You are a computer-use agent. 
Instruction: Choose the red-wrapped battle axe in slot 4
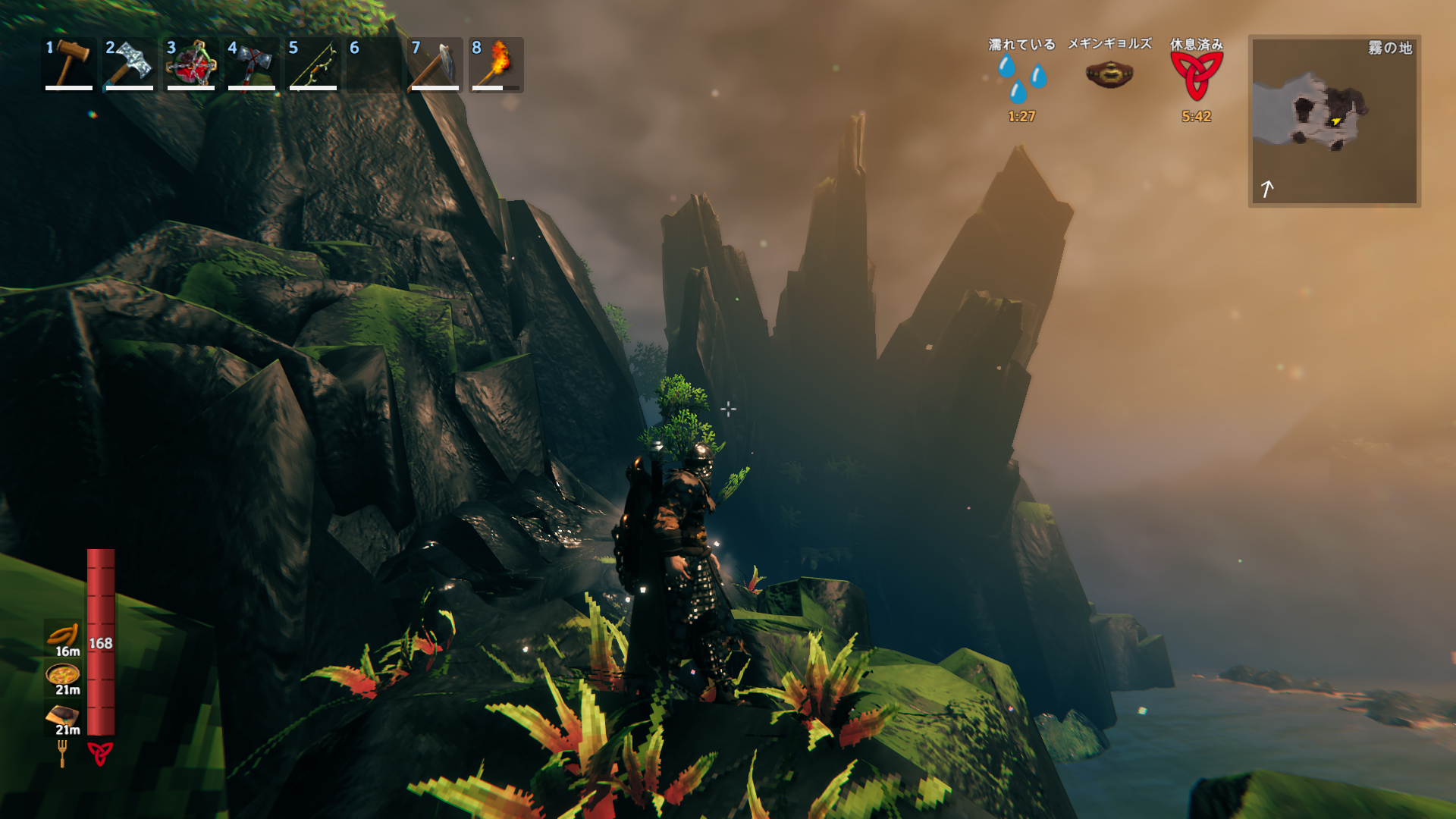[x=252, y=64]
